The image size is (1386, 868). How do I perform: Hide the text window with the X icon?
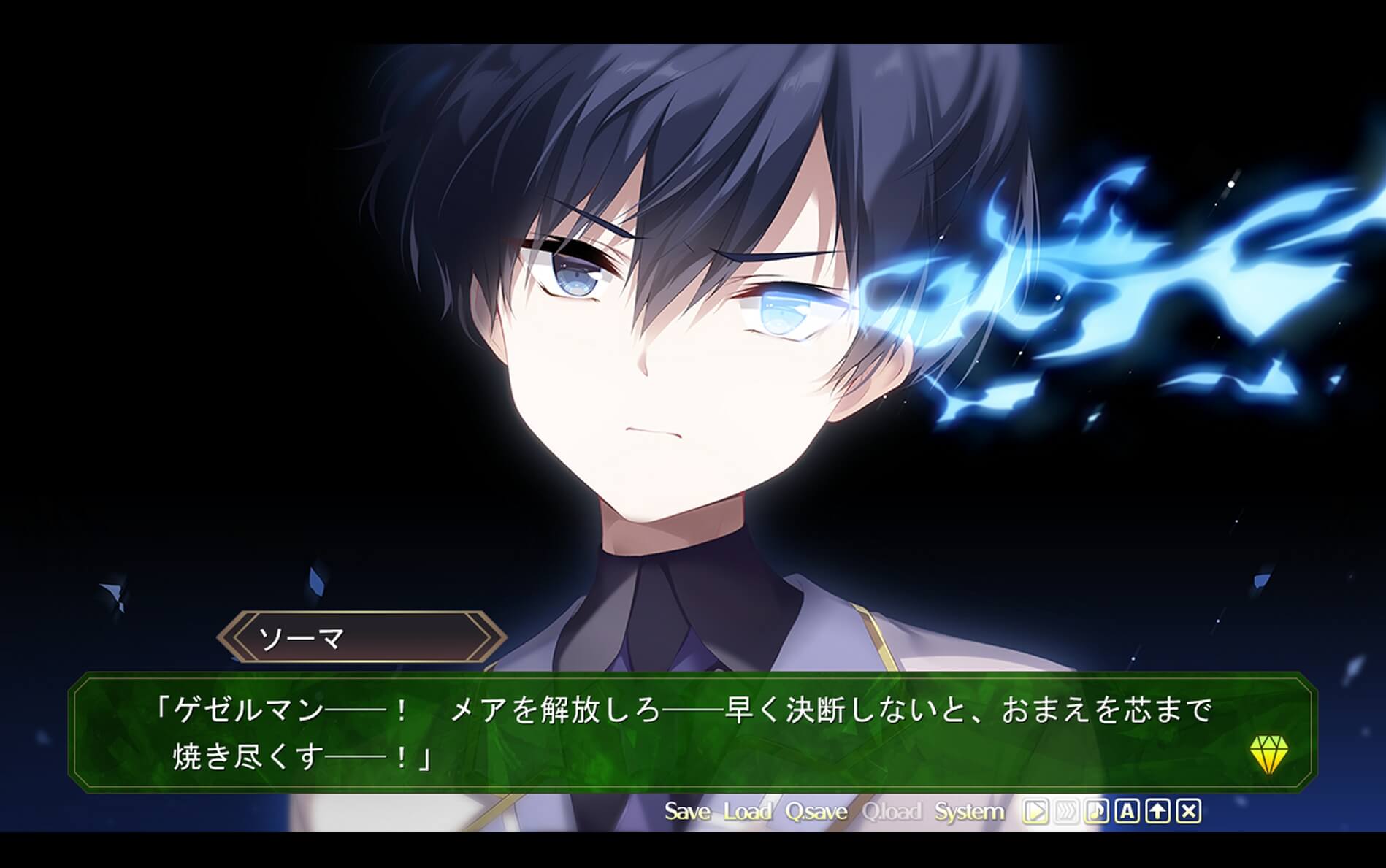(x=1189, y=812)
